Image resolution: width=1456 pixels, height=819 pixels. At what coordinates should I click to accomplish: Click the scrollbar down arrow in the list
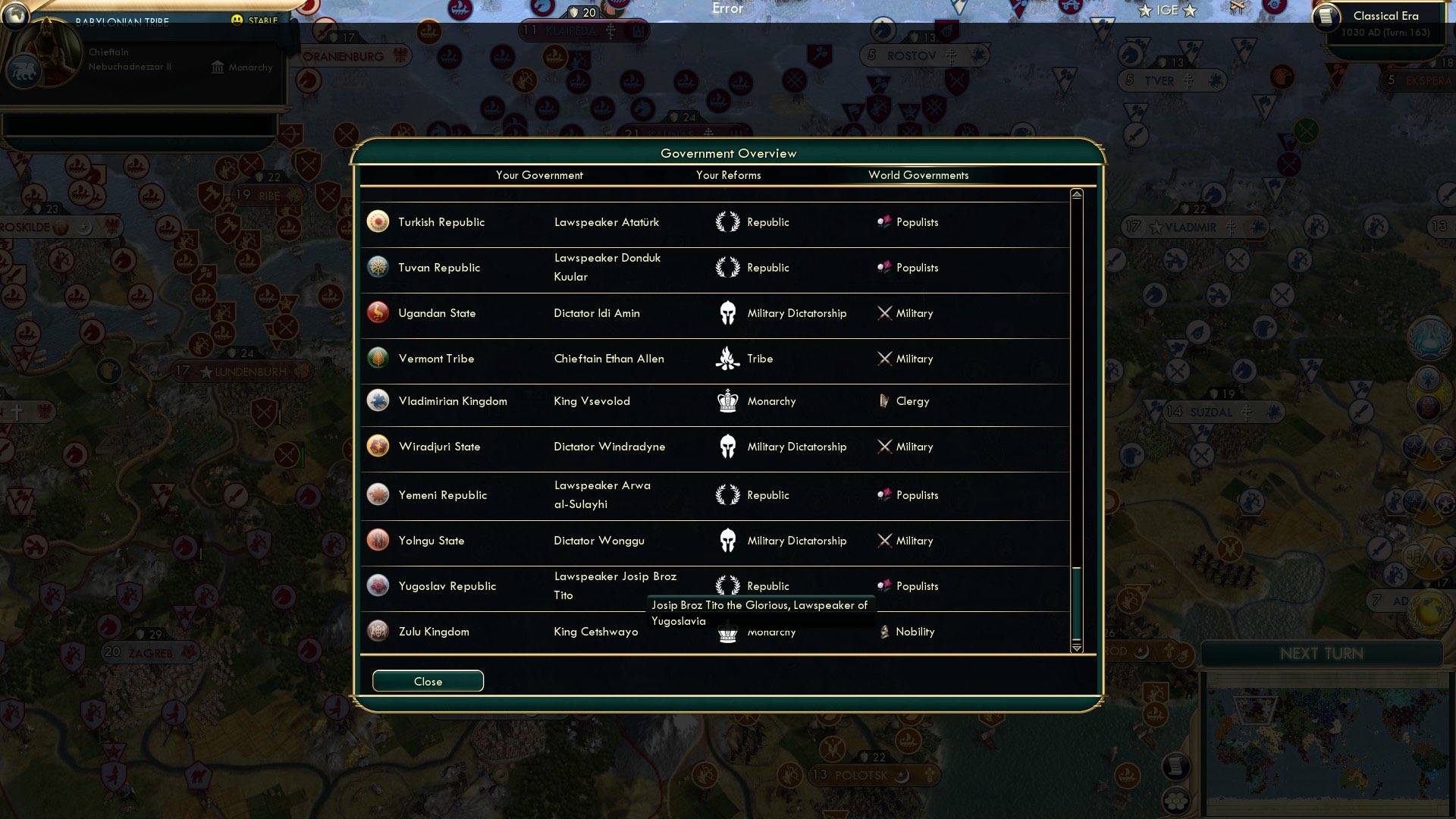point(1075,648)
